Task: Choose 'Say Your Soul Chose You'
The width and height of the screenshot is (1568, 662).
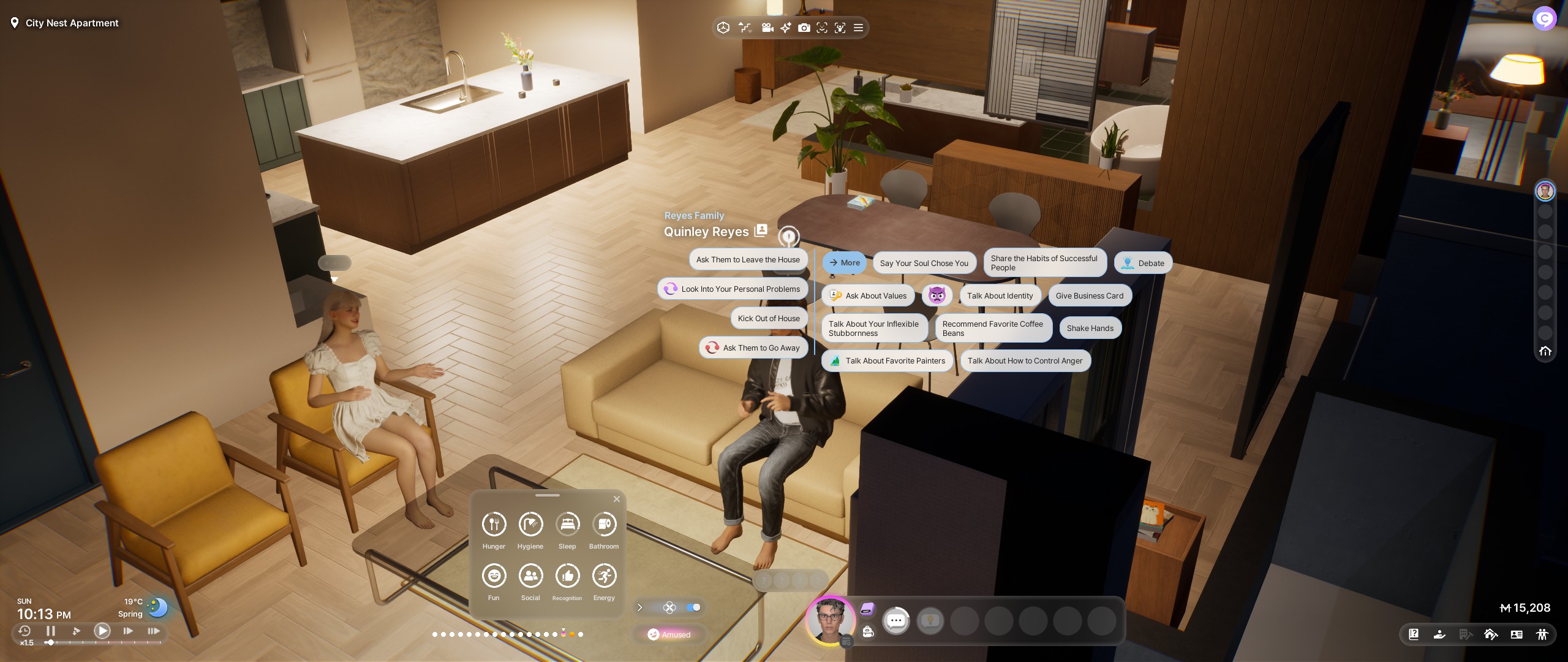Action: [924, 264]
